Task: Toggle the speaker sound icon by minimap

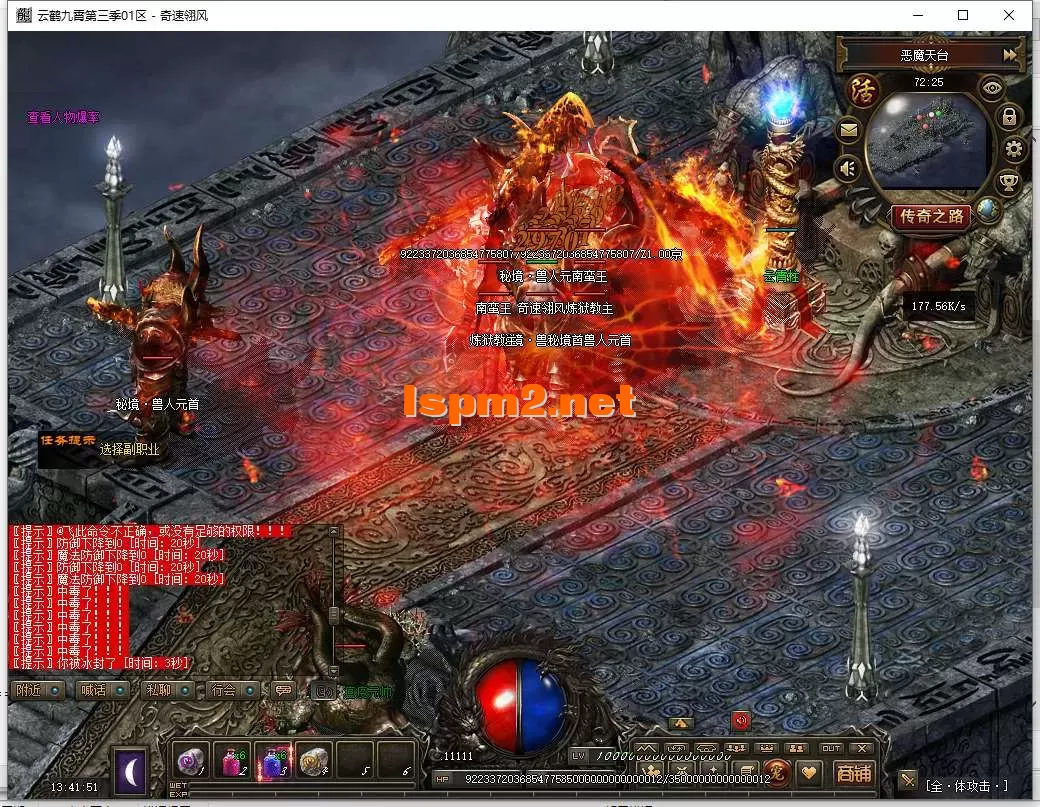Action: [848, 168]
